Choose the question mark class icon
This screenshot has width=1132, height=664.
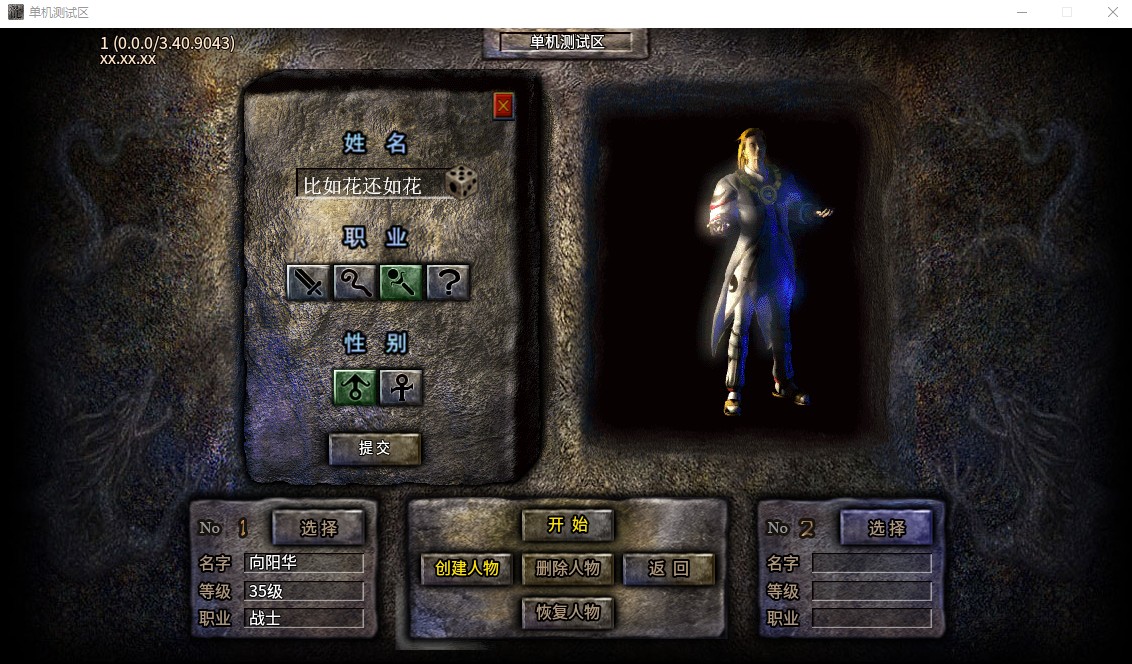click(448, 283)
